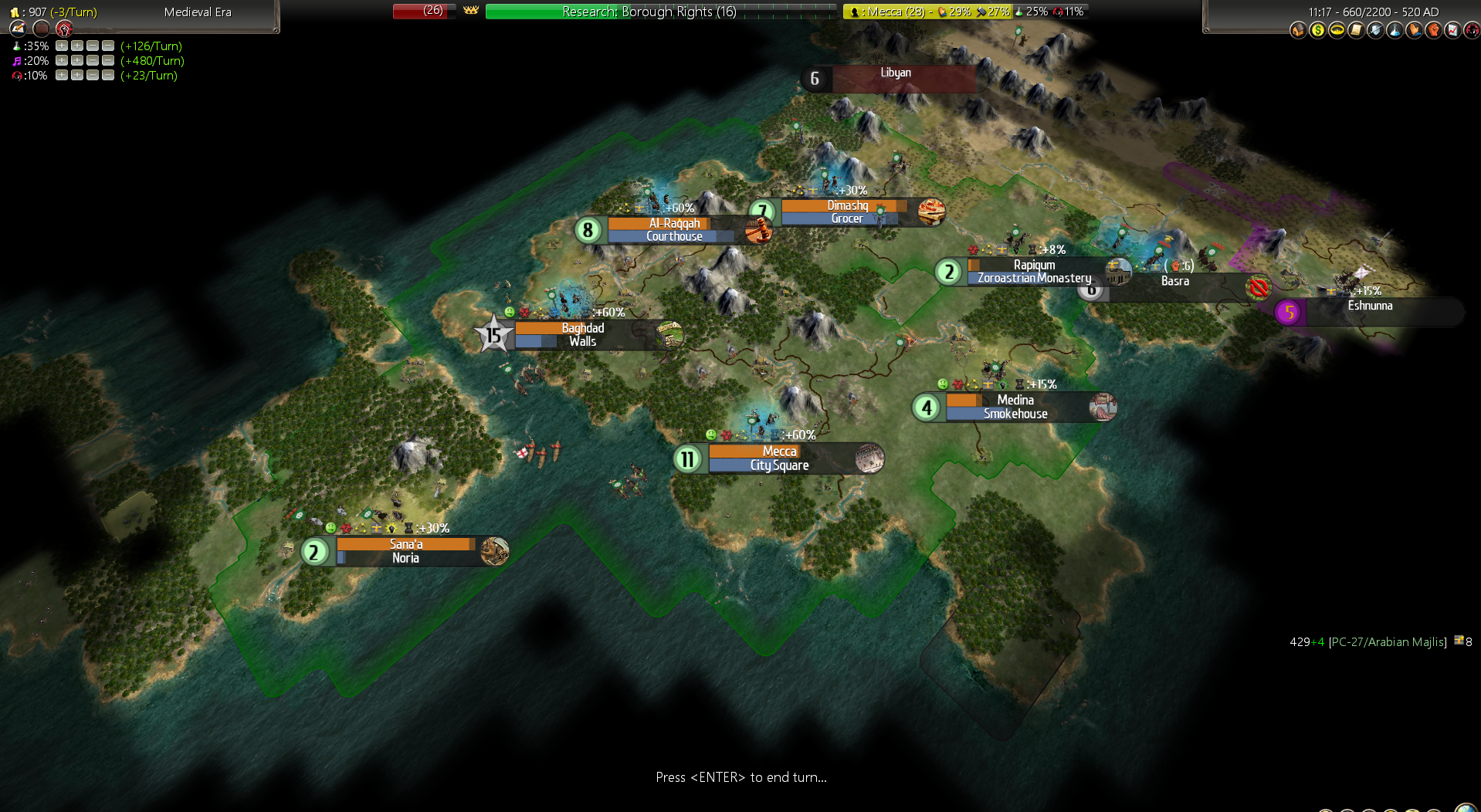Open the Financial Advisor dollar icon
The width and height of the screenshot is (1481, 812).
pyautogui.click(x=1317, y=30)
